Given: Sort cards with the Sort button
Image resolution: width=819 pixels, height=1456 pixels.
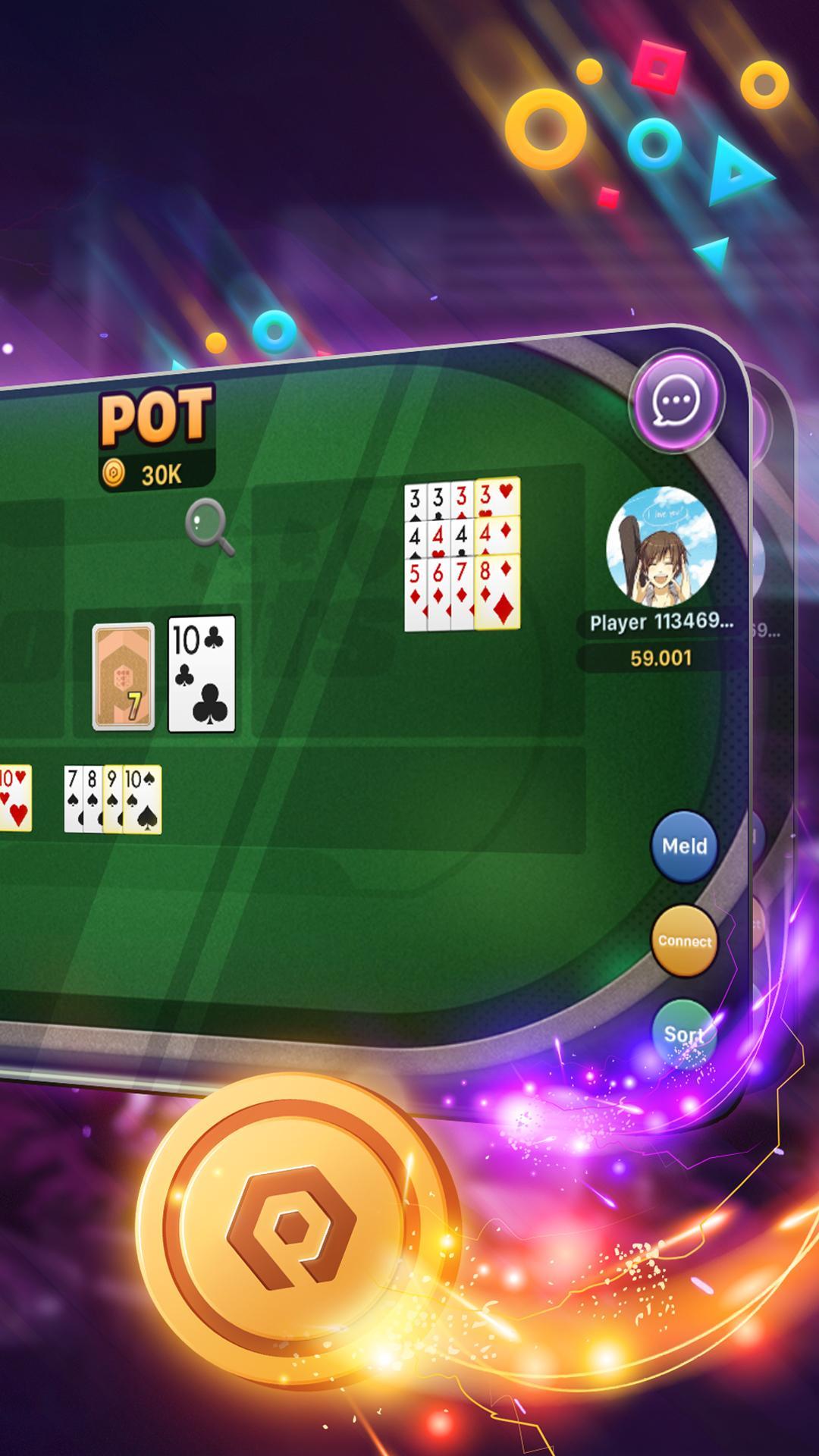Looking at the screenshot, I should pyautogui.click(x=683, y=1034).
